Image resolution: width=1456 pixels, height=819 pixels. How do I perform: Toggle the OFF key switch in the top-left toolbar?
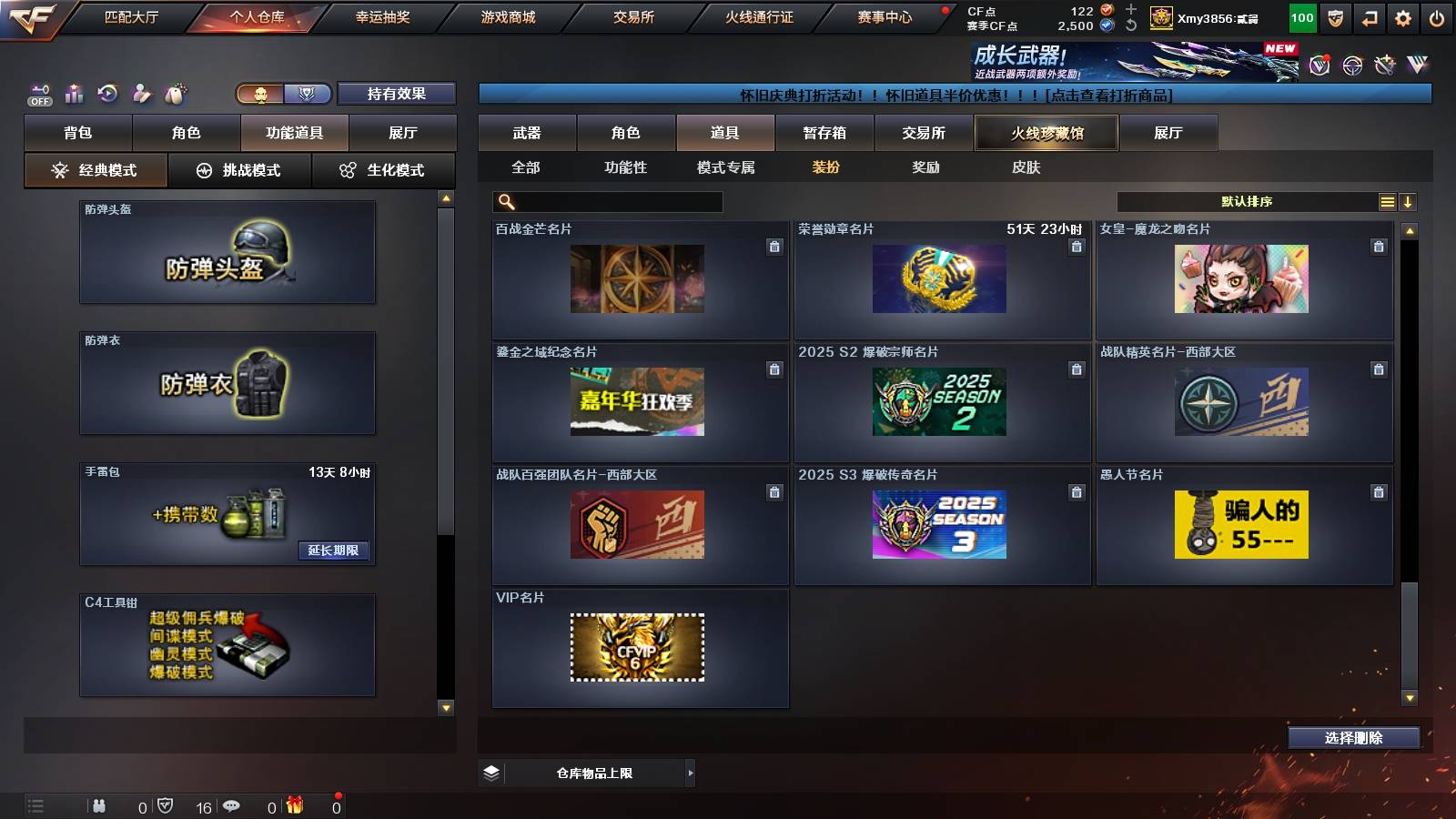(x=38, y=93)
